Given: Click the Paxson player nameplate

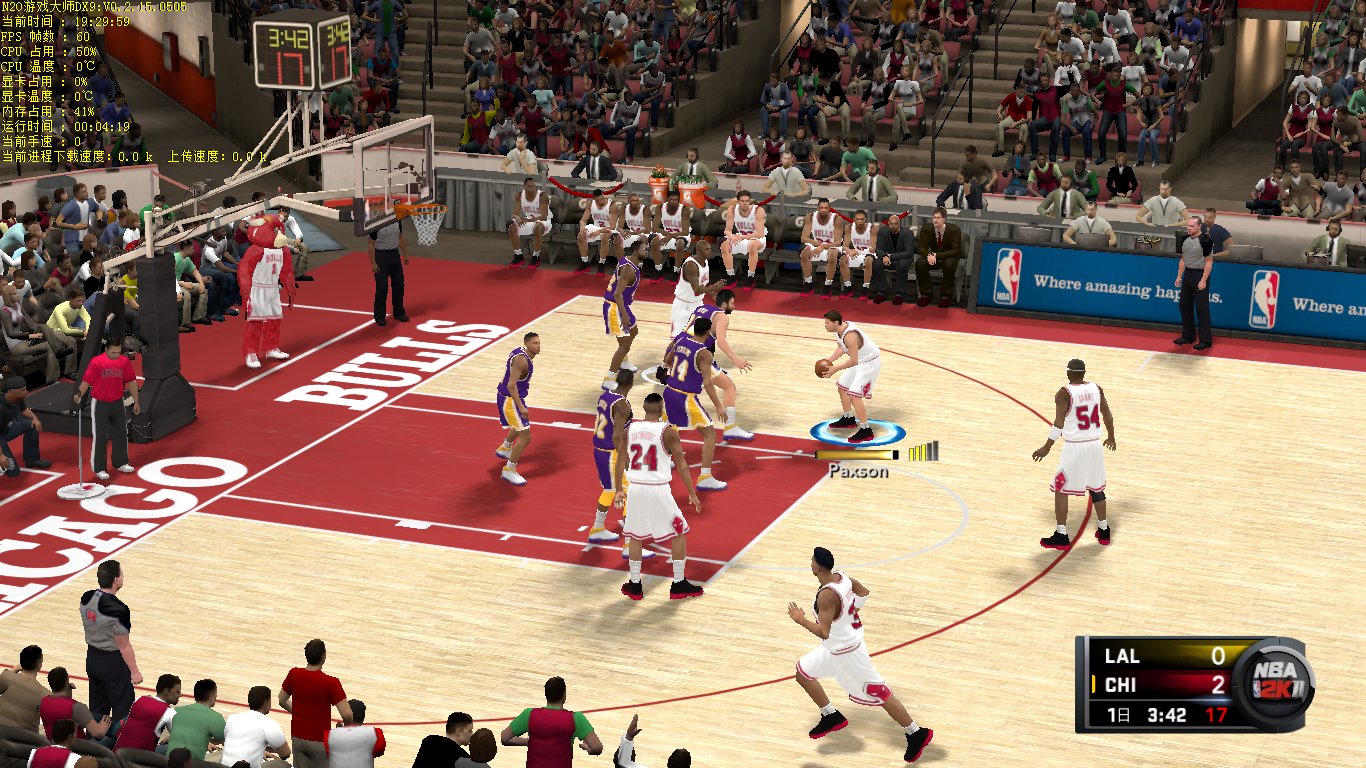Looking at the screenshot, I should click(x=860, y=470).
